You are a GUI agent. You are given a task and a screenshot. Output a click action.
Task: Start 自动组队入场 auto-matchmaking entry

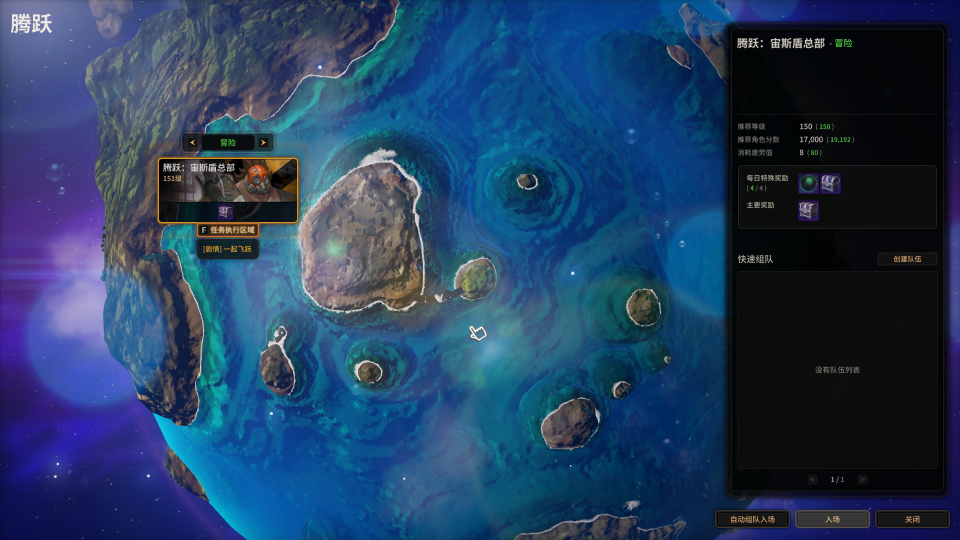[x=752, y=519]
